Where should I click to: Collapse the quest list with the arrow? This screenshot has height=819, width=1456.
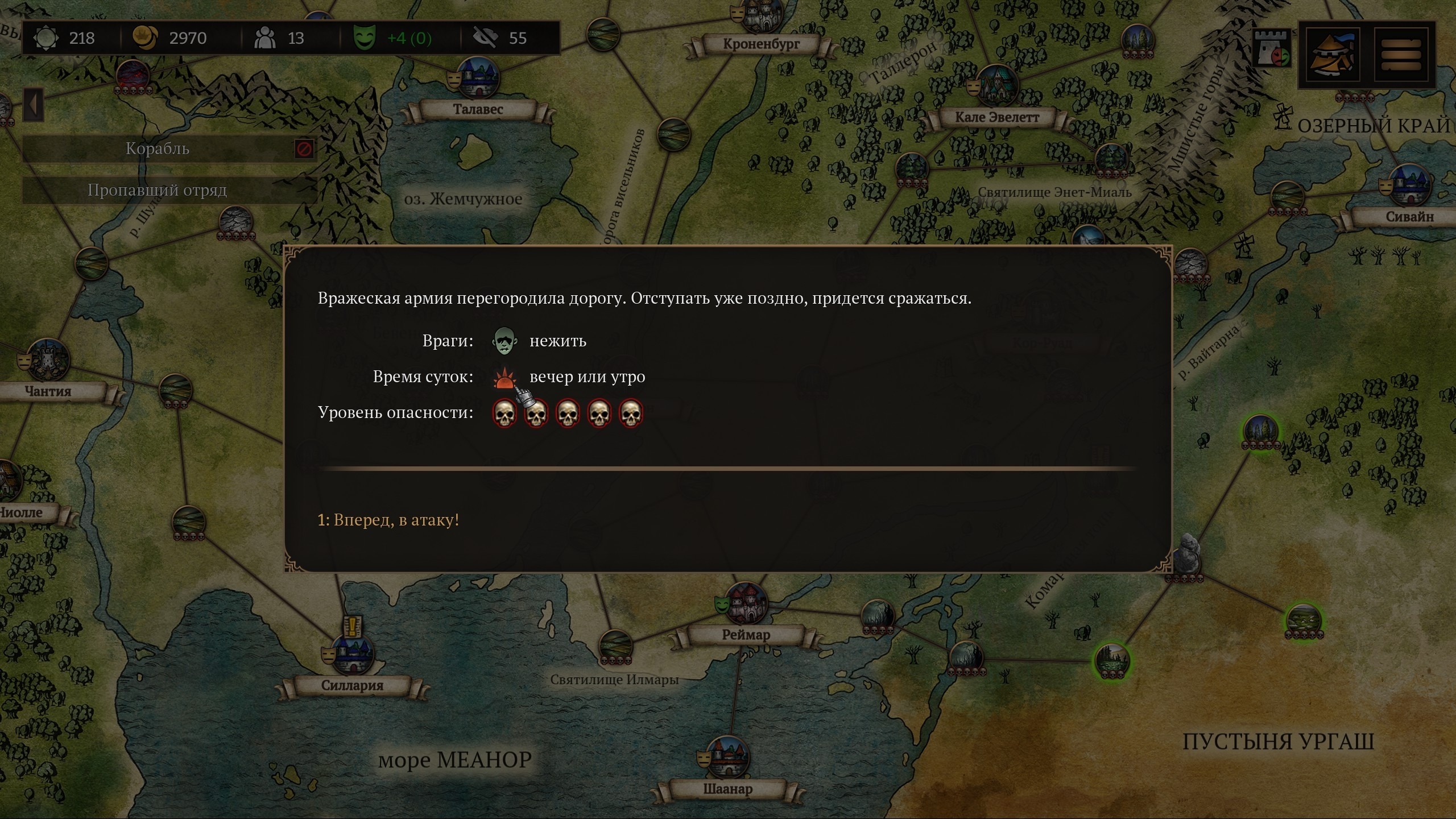point(33,105)
